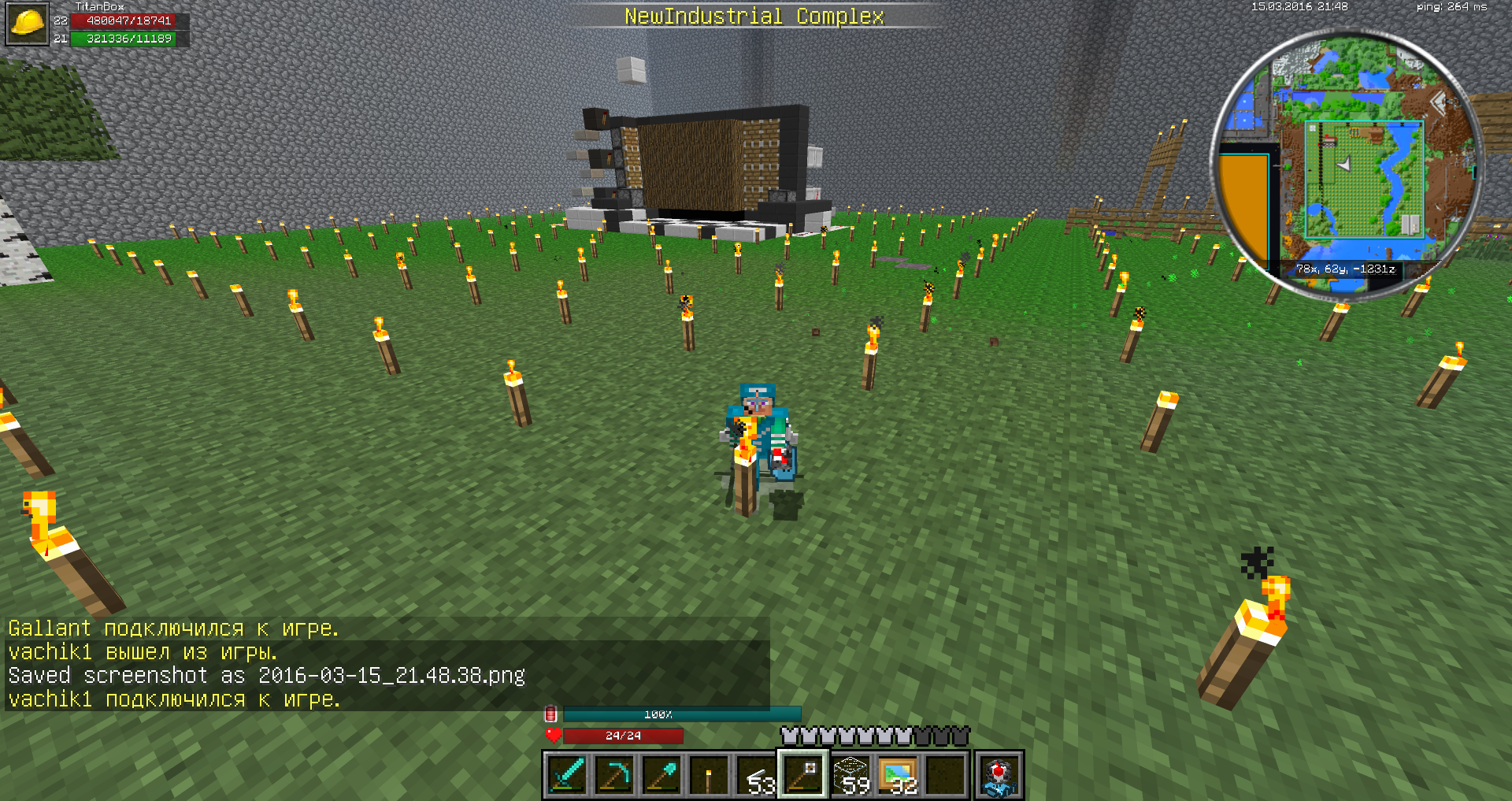Select the glass block stack of 59
This screenshot has width=1512, height=801.
(x=850, y=775)
